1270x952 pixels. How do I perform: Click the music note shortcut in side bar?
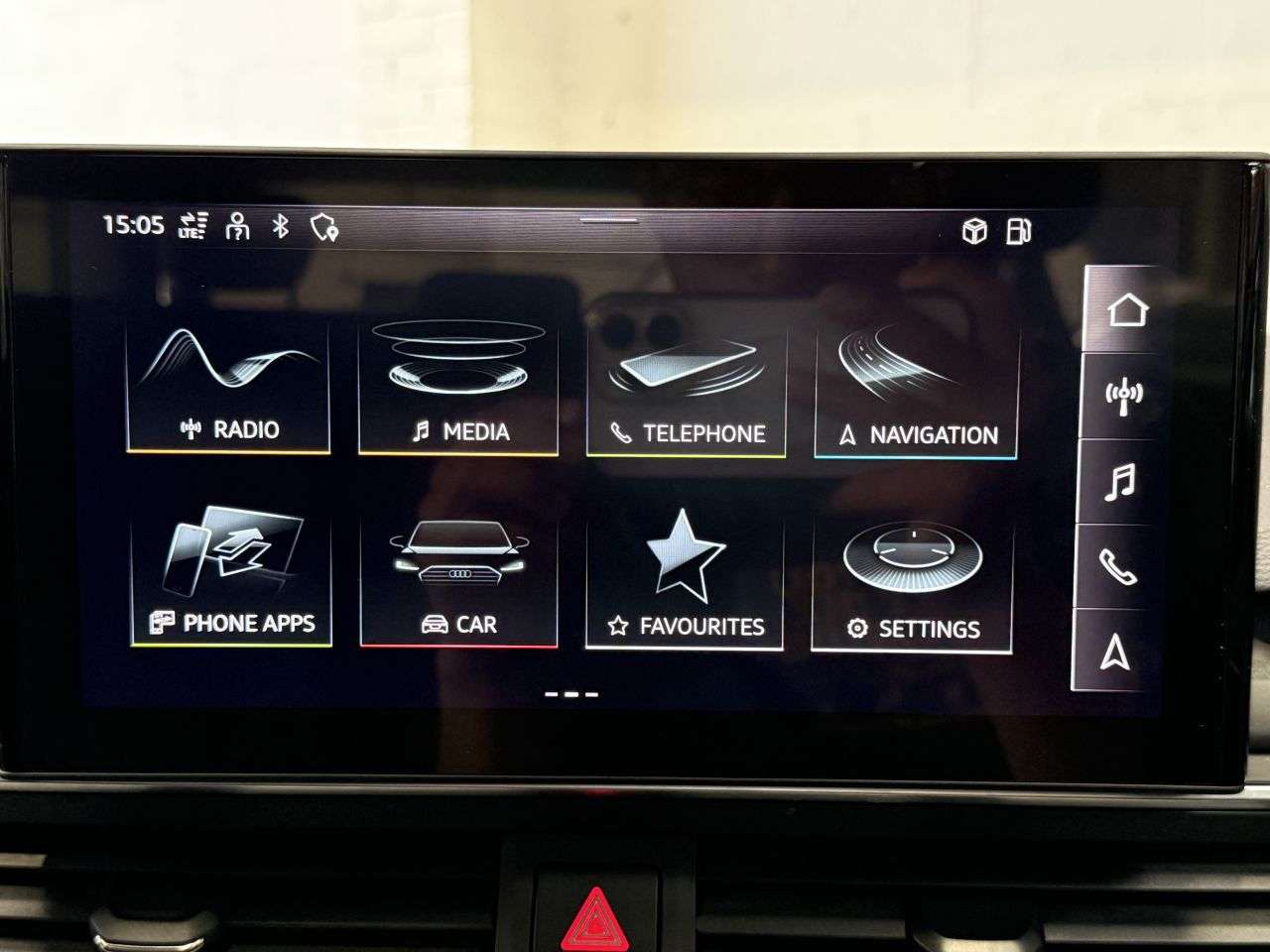(1120, 483)
